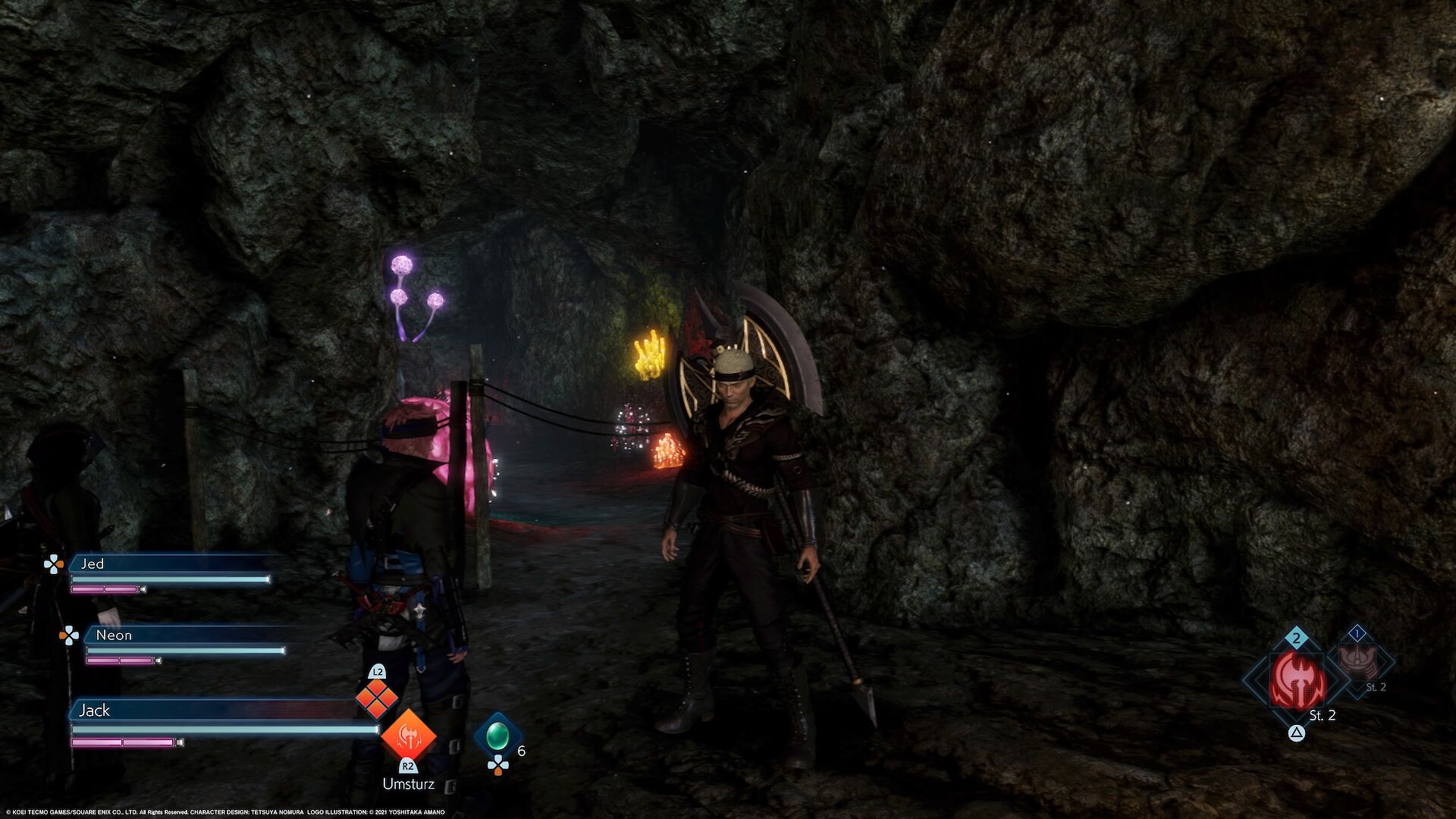Switch to the dimmed secondary job icon
The height and width of the screenshot is (819, 1456).
(1357, 661)
